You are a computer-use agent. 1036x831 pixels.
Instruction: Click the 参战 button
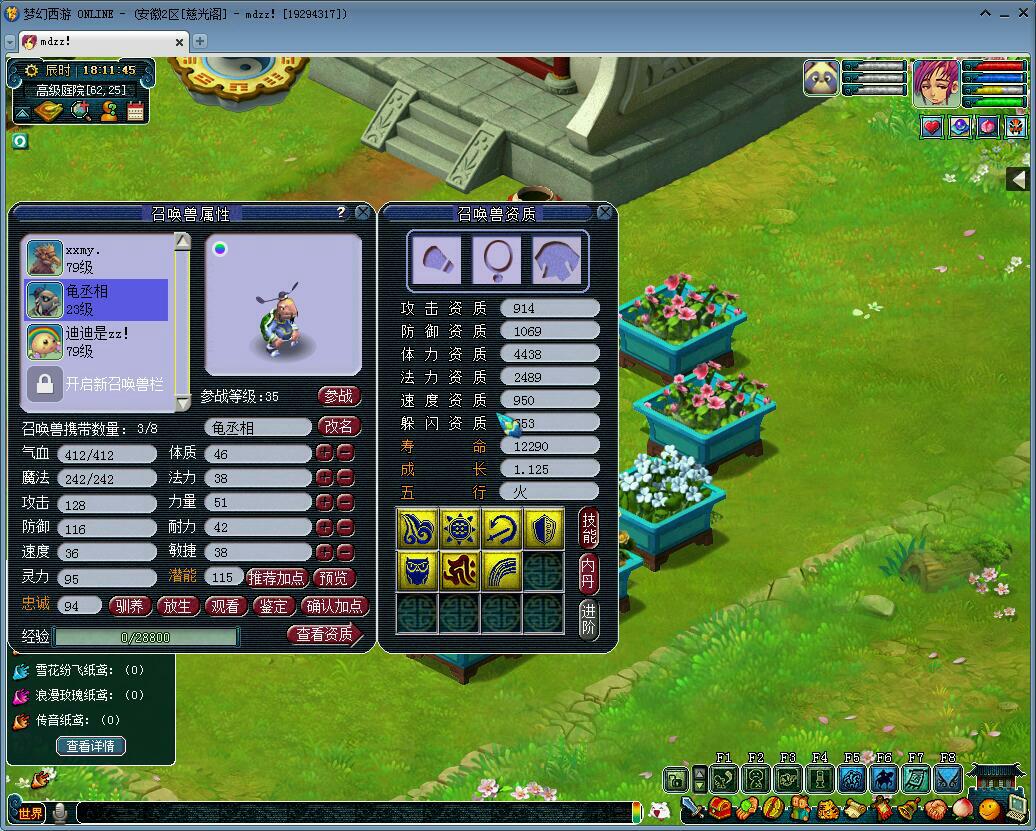(x=339, y=396)
